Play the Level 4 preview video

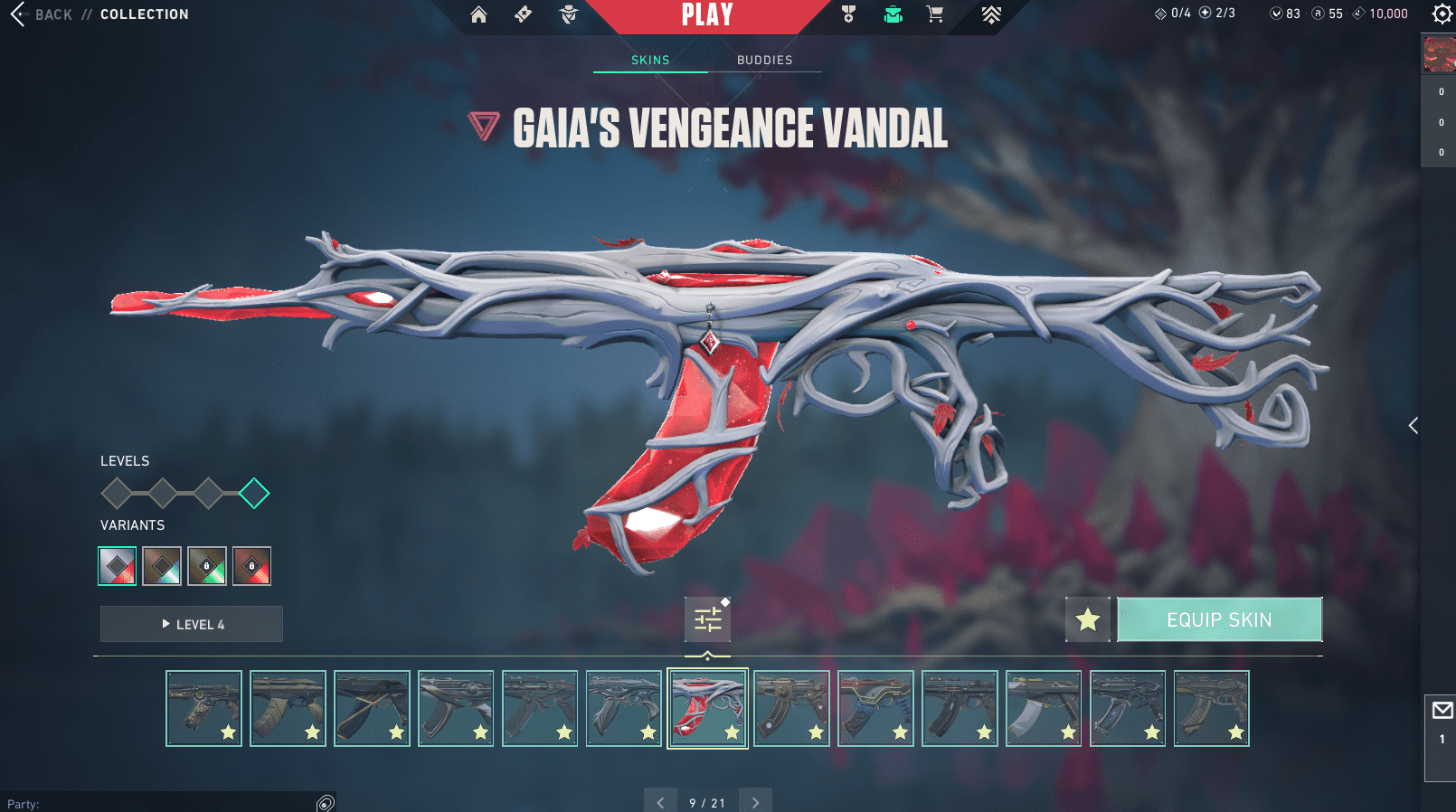point(192,624)
